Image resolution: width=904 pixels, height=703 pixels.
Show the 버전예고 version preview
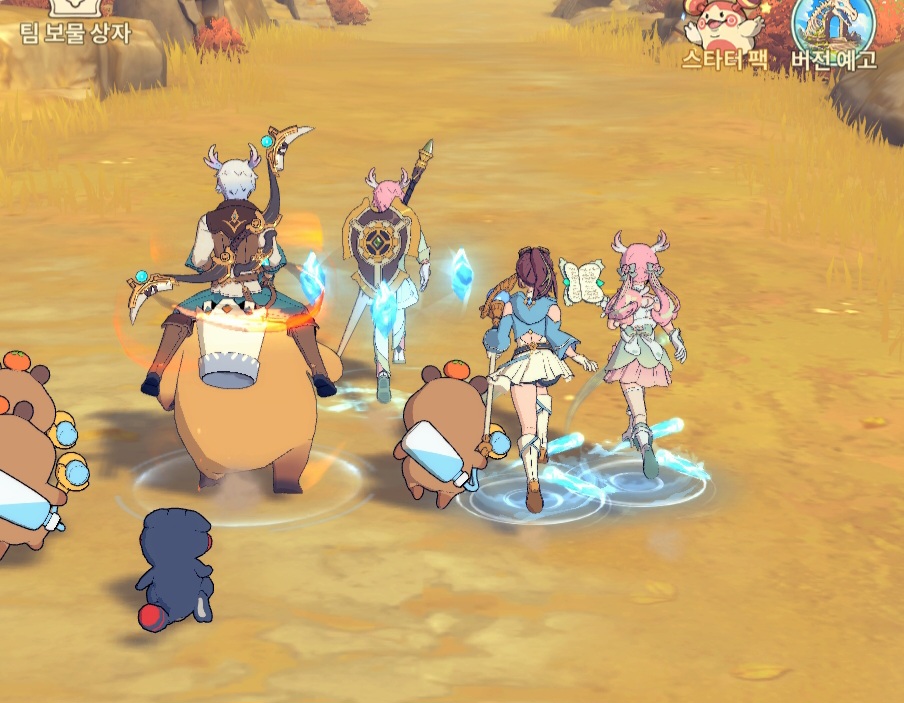(x=833, y=30)
